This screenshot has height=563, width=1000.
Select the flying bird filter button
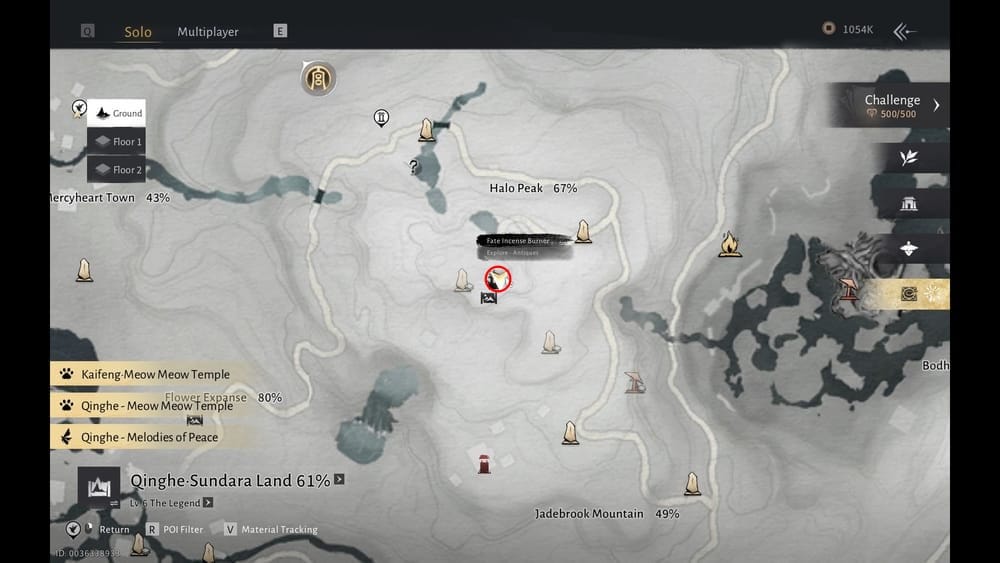coord(909,249)
